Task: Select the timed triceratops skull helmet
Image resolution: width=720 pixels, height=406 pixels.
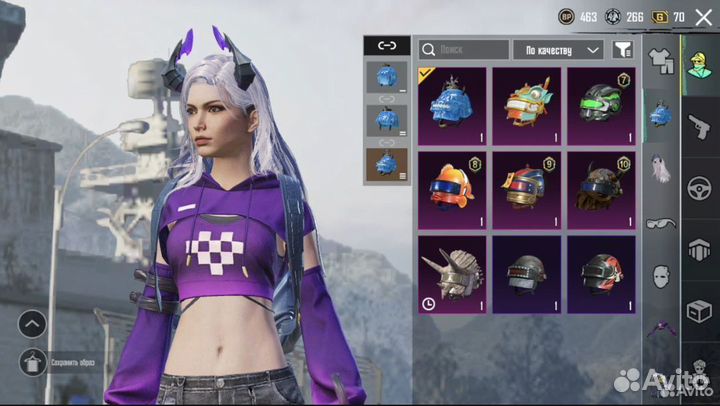Action: tap(452, 273)
